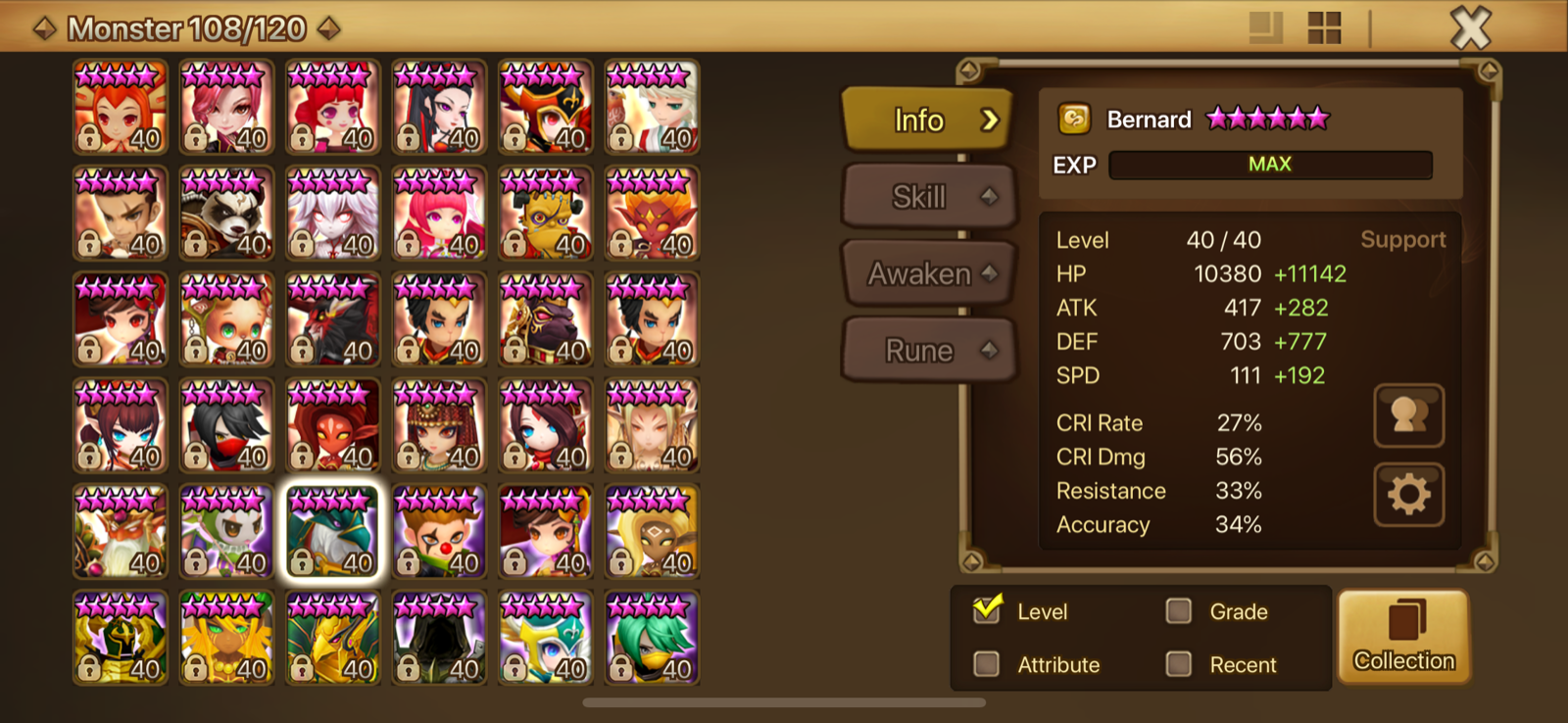Click the EXP MAX progress bar
Screen dimensions: 1568x723
(1269, 164)
